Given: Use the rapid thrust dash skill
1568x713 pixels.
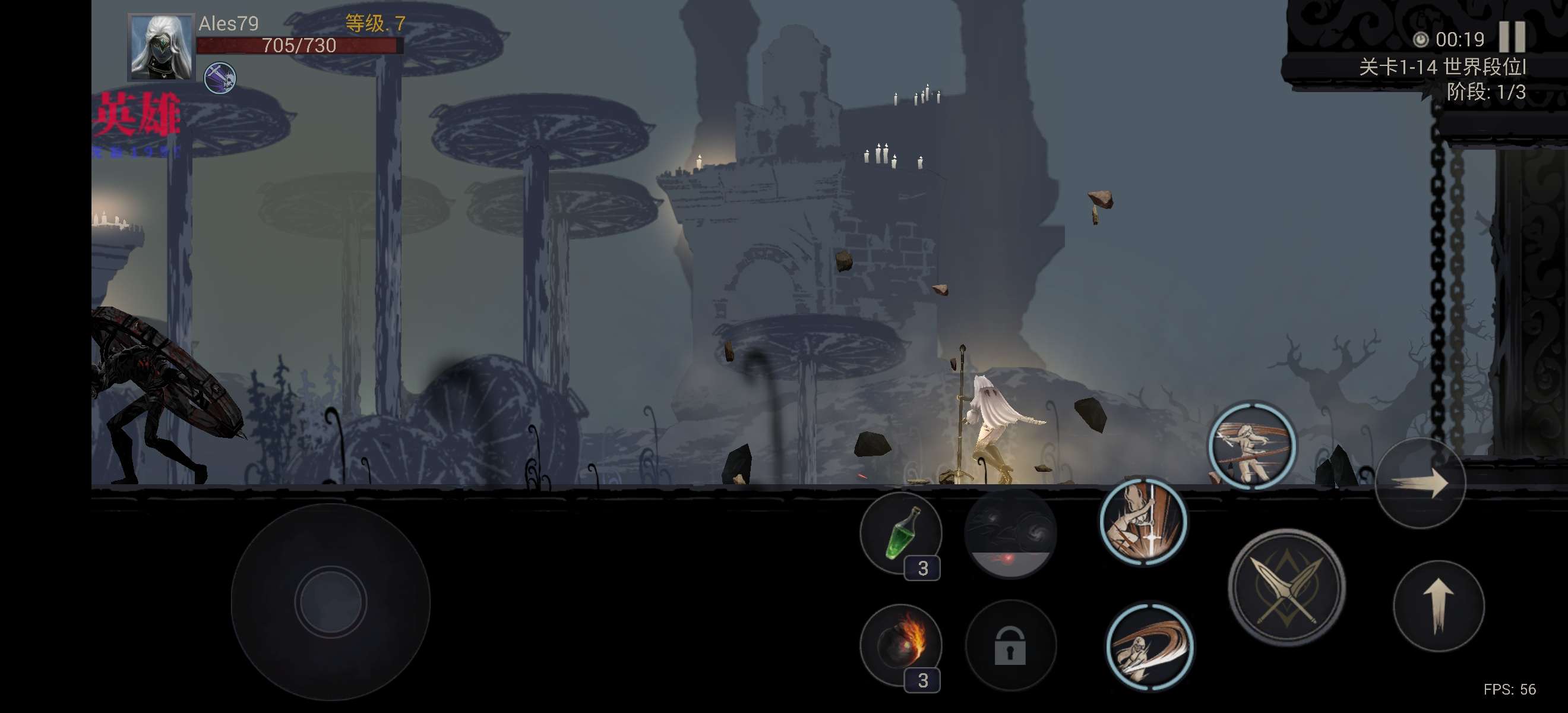Looking at the screenshot, I should click(x=1252, y=446).
